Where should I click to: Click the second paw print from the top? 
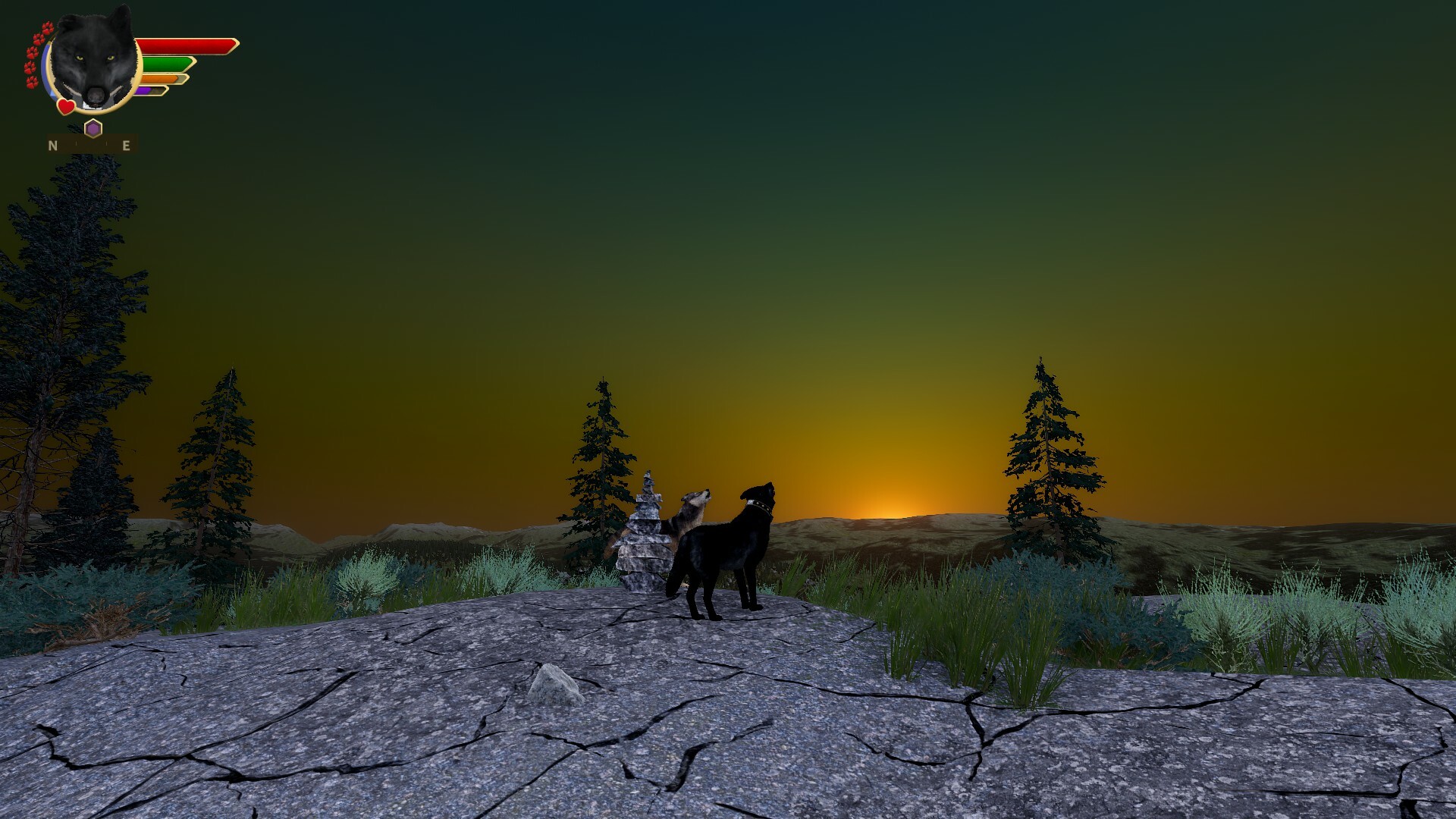[38, 39]
